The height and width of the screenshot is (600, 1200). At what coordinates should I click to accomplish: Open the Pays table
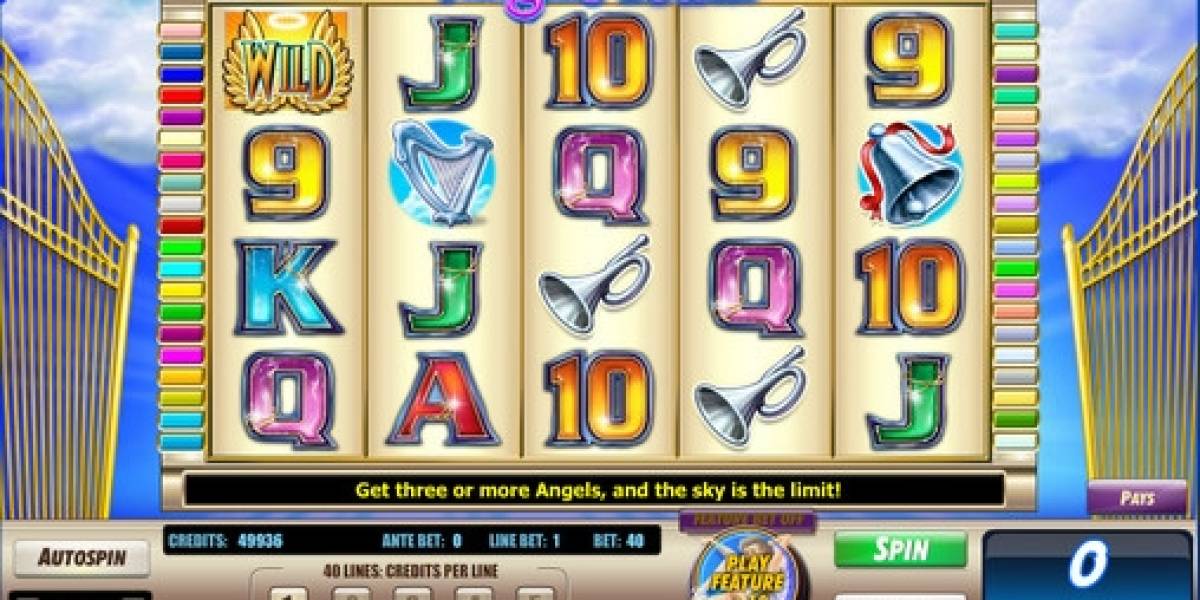click(1137, 498)
